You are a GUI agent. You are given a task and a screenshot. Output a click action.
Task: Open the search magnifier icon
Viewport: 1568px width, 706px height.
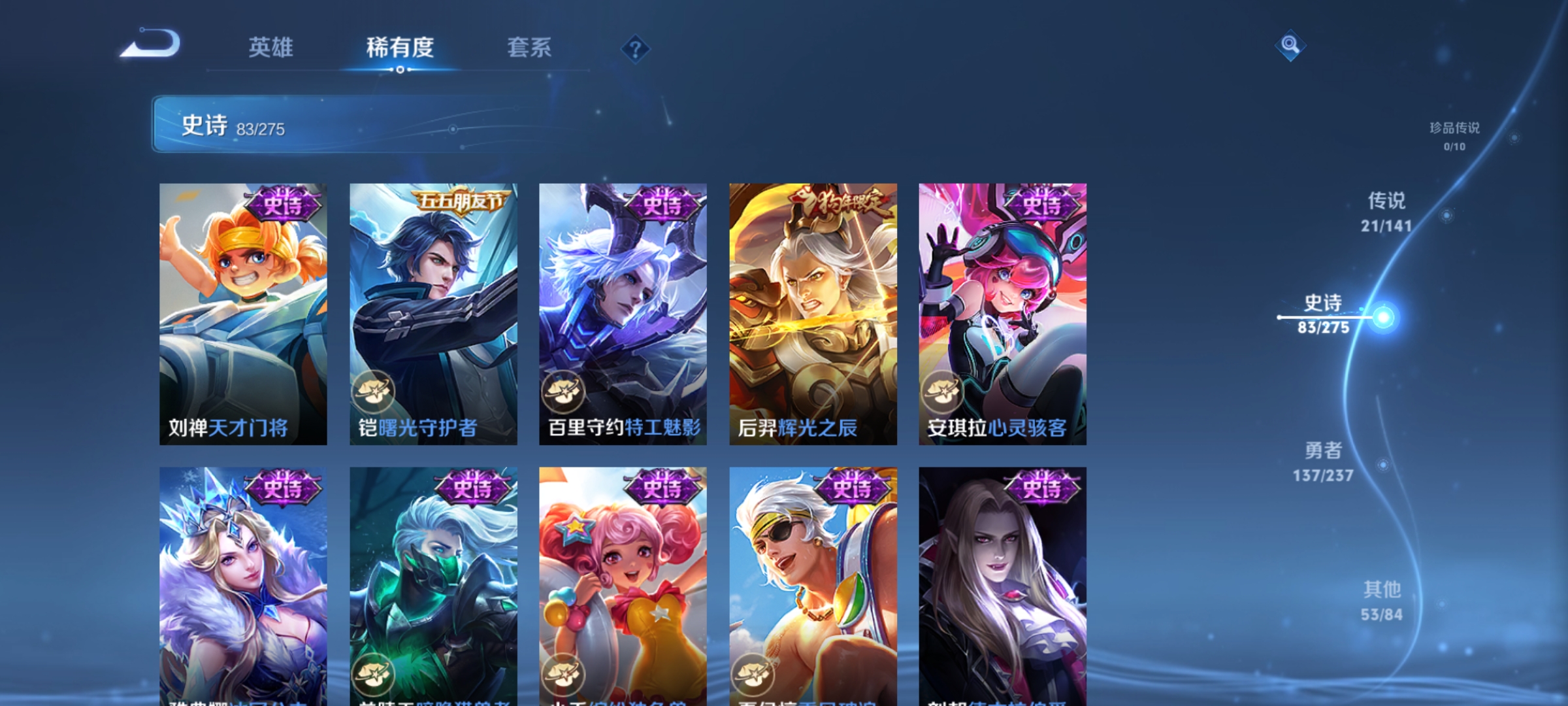[1289, 46]
